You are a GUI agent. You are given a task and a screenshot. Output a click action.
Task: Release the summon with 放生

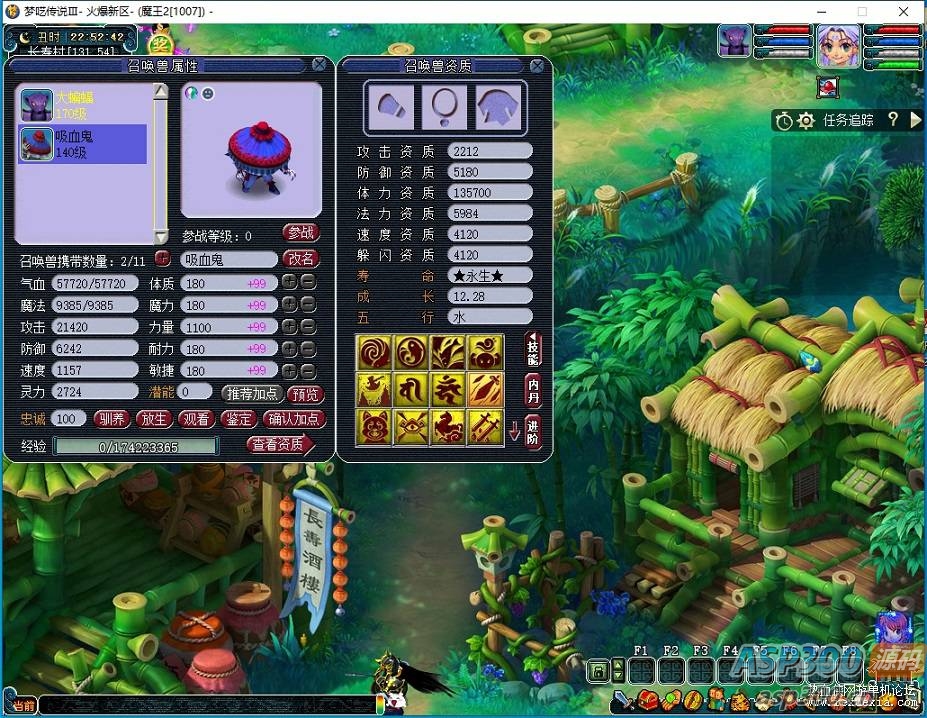(x=154, y=419)
